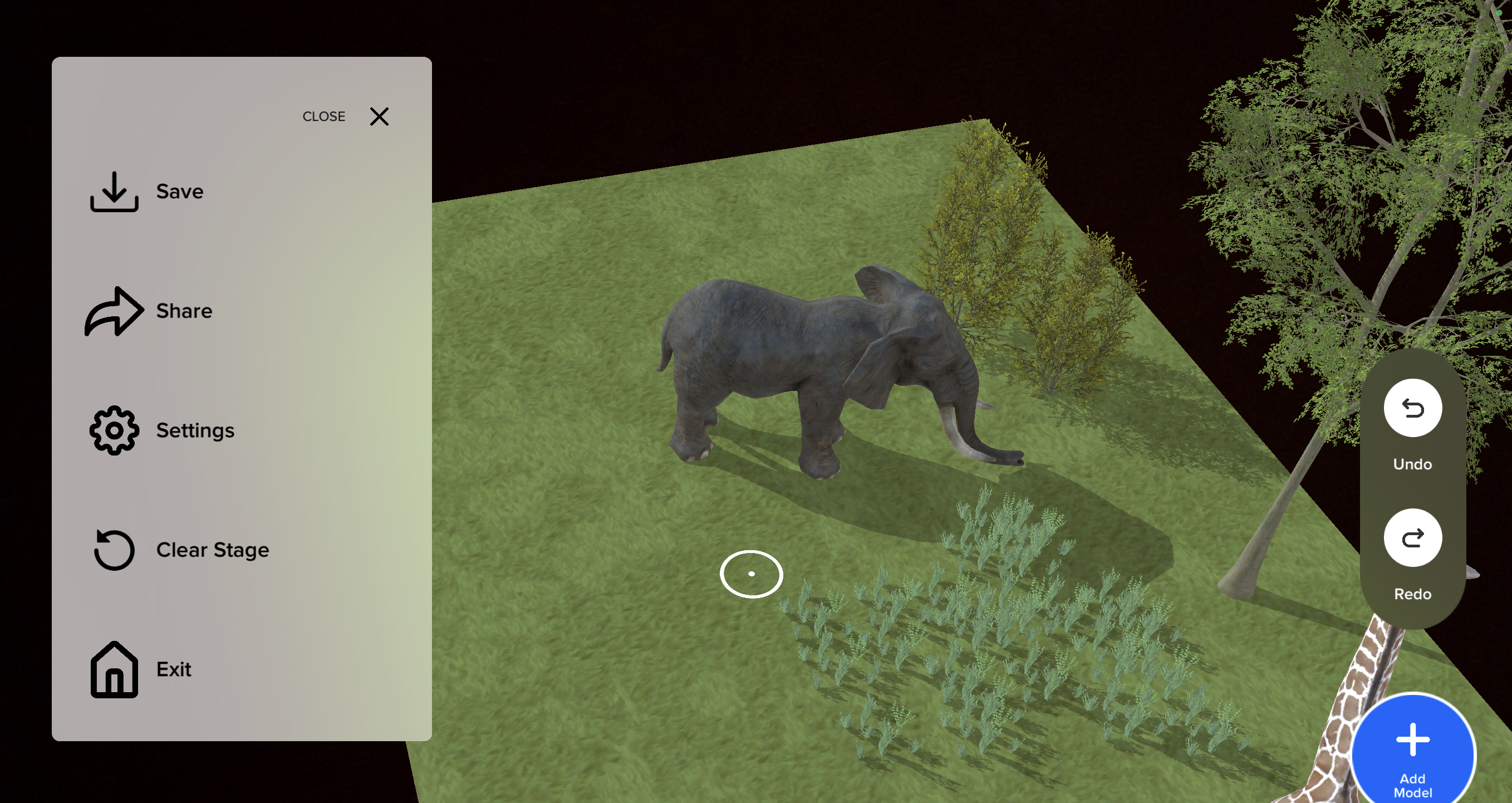
Task: Select Settings in the menu panel
Action: pos(195,430)
